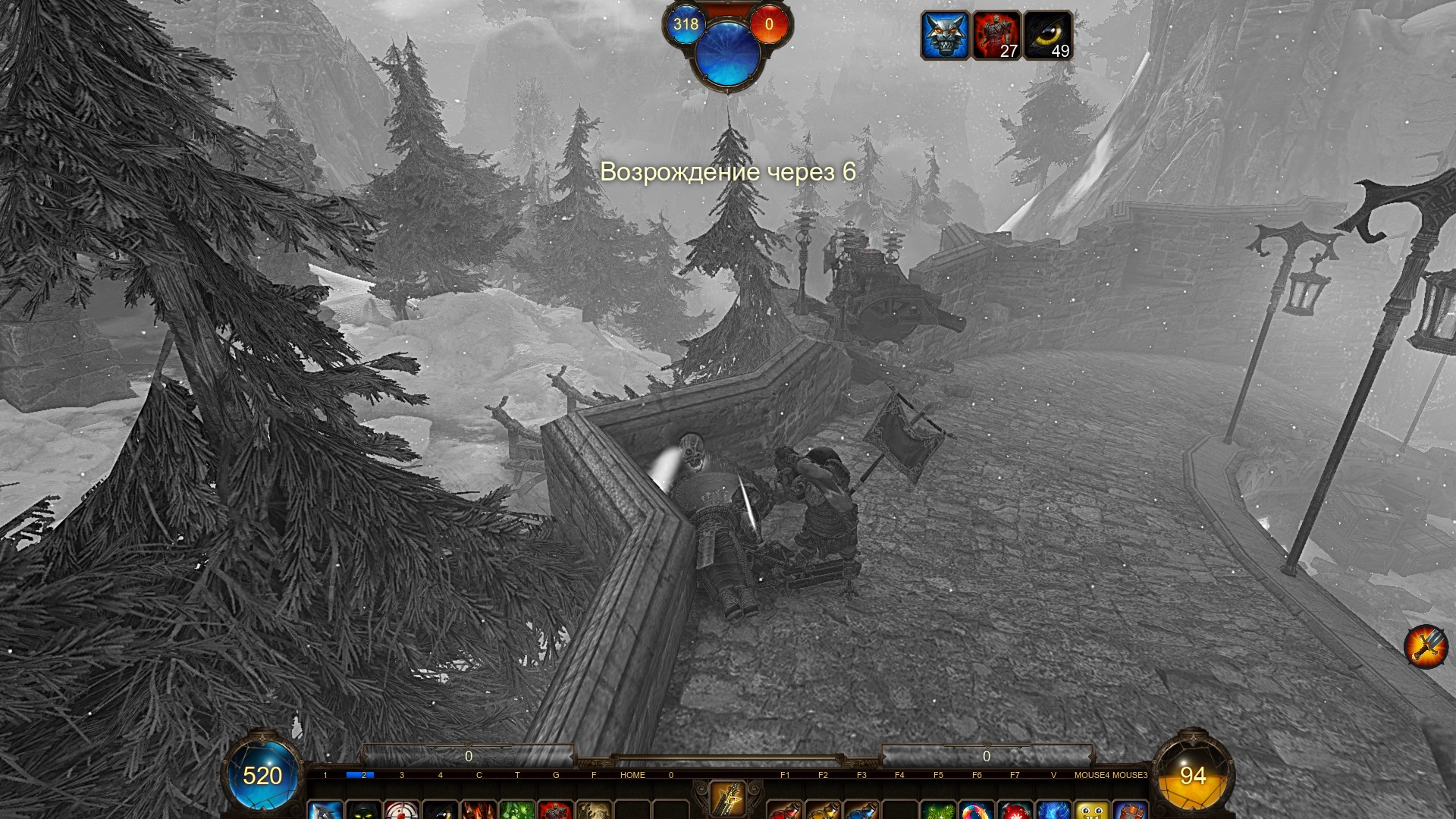Activate the green sparkle item on F5
The height and width of the screenshot is (819, 1456).
(938, 810)
